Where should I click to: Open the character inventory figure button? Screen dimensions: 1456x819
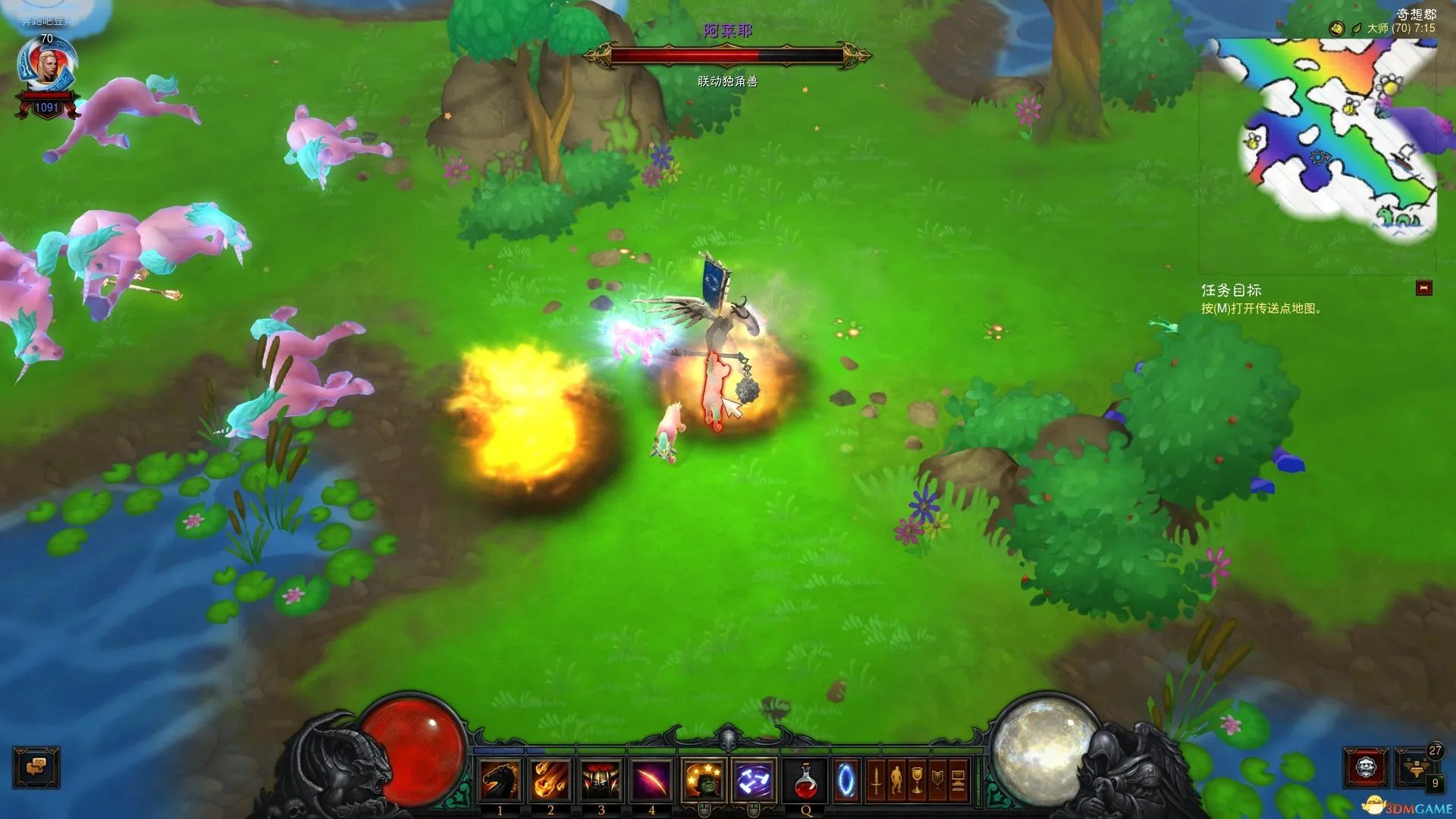point(896,781)
